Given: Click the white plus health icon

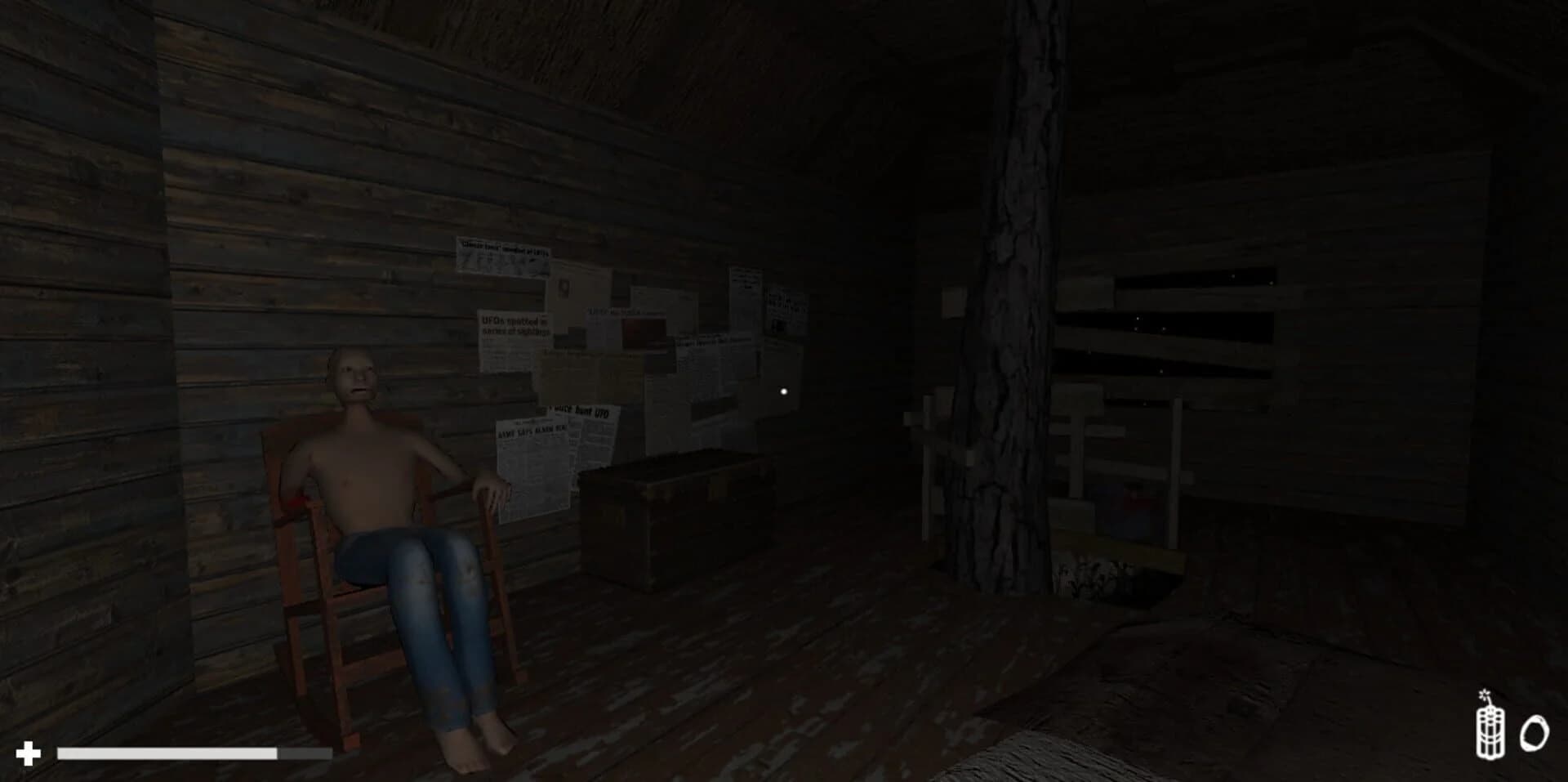Looking at the screenshot, I should point(29,748).
